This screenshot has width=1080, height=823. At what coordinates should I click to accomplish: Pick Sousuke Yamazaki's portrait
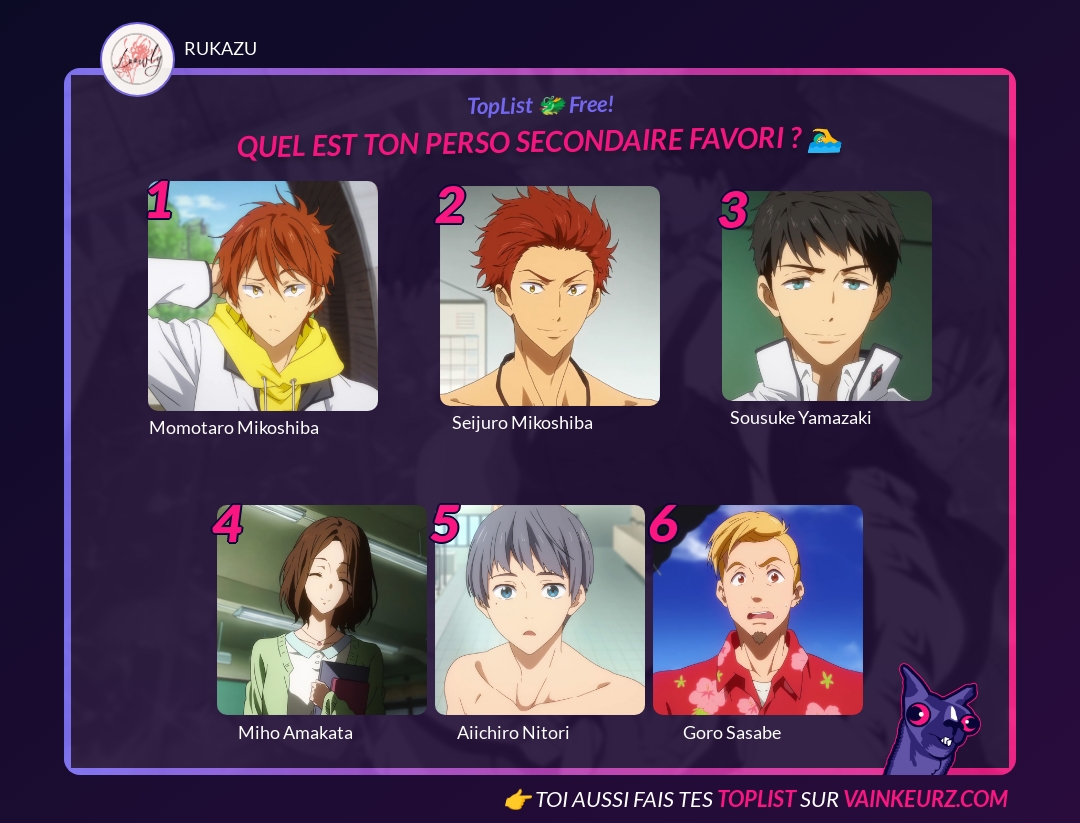tap(827, 296)
